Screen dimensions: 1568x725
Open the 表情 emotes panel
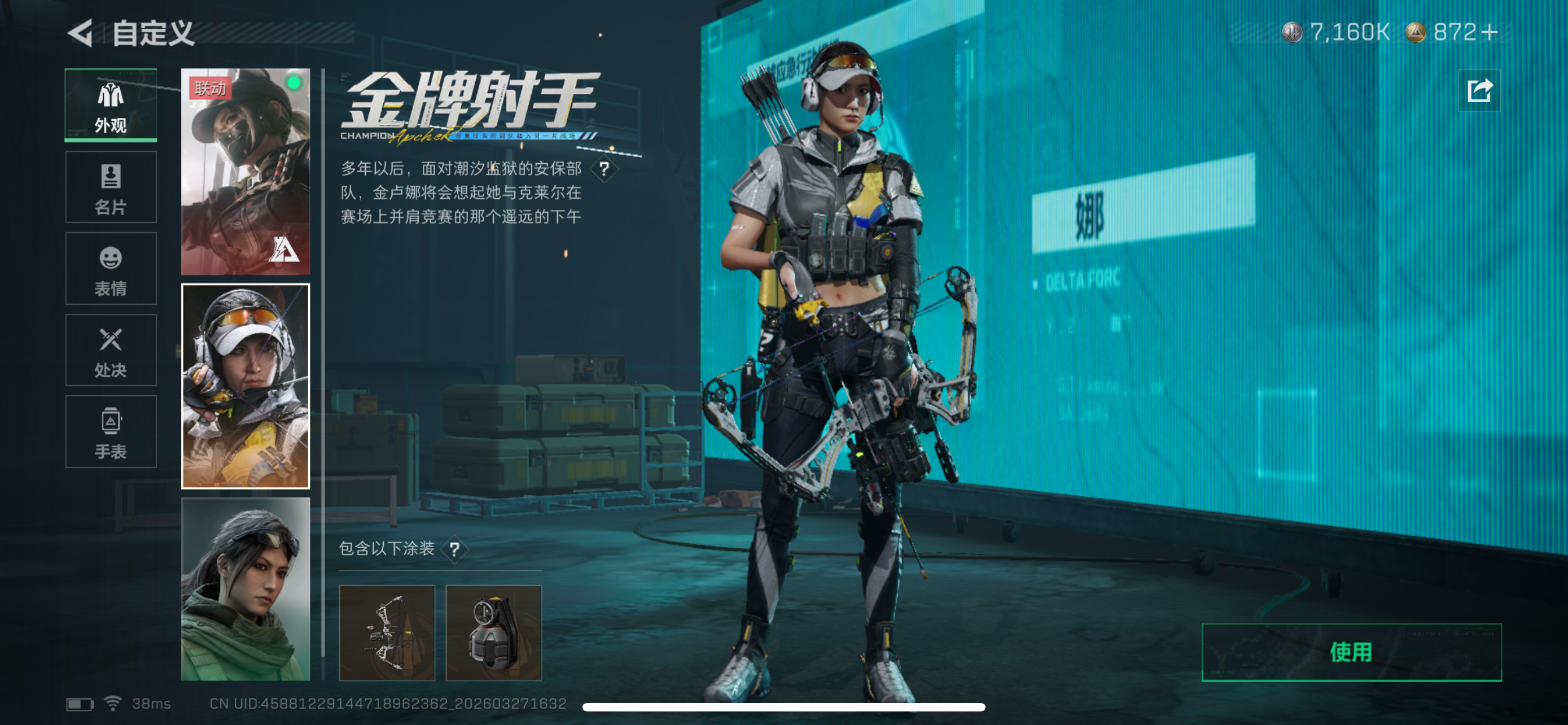(x=110, y=269)
